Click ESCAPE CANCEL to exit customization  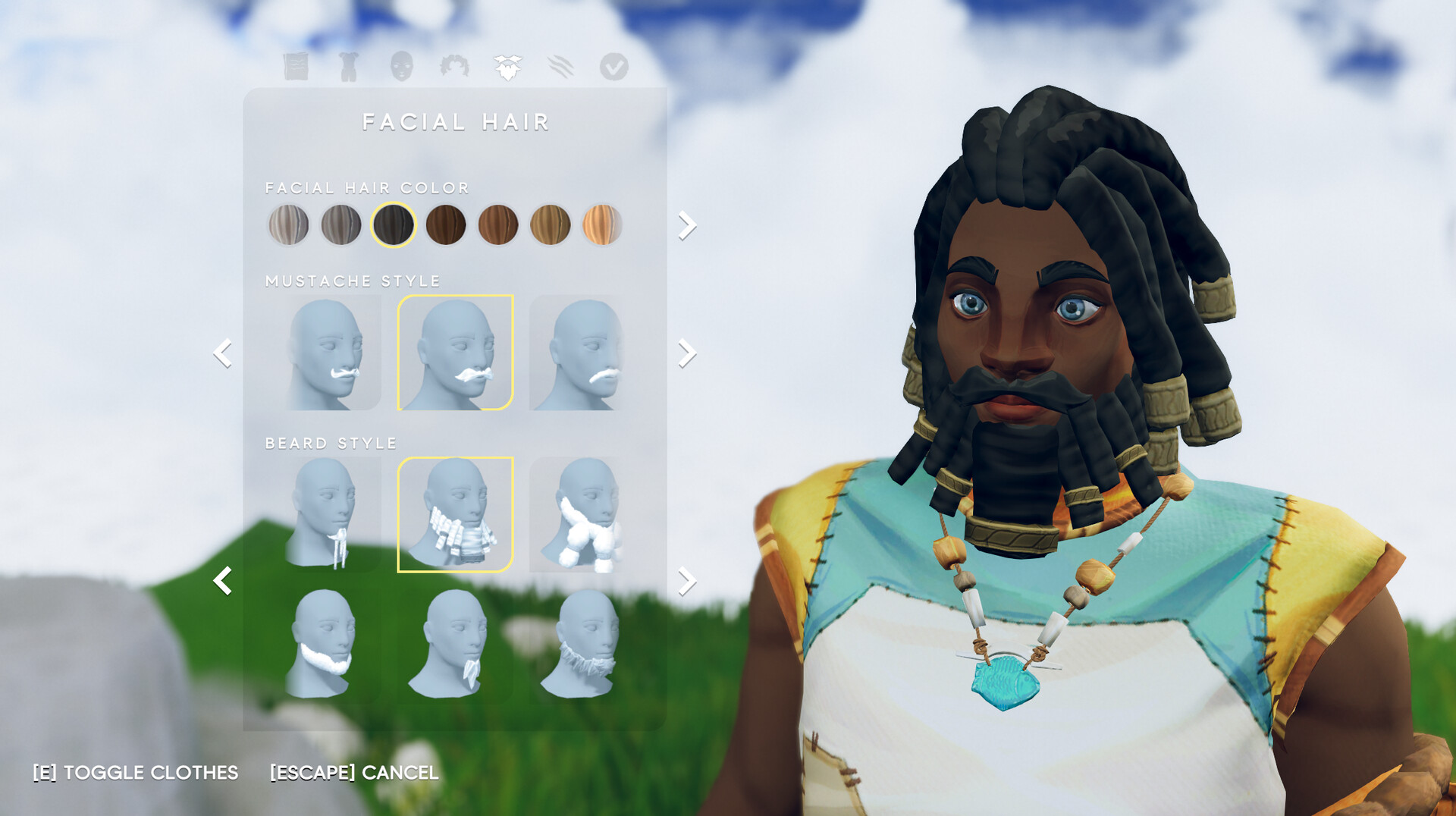tap(353, 774)
